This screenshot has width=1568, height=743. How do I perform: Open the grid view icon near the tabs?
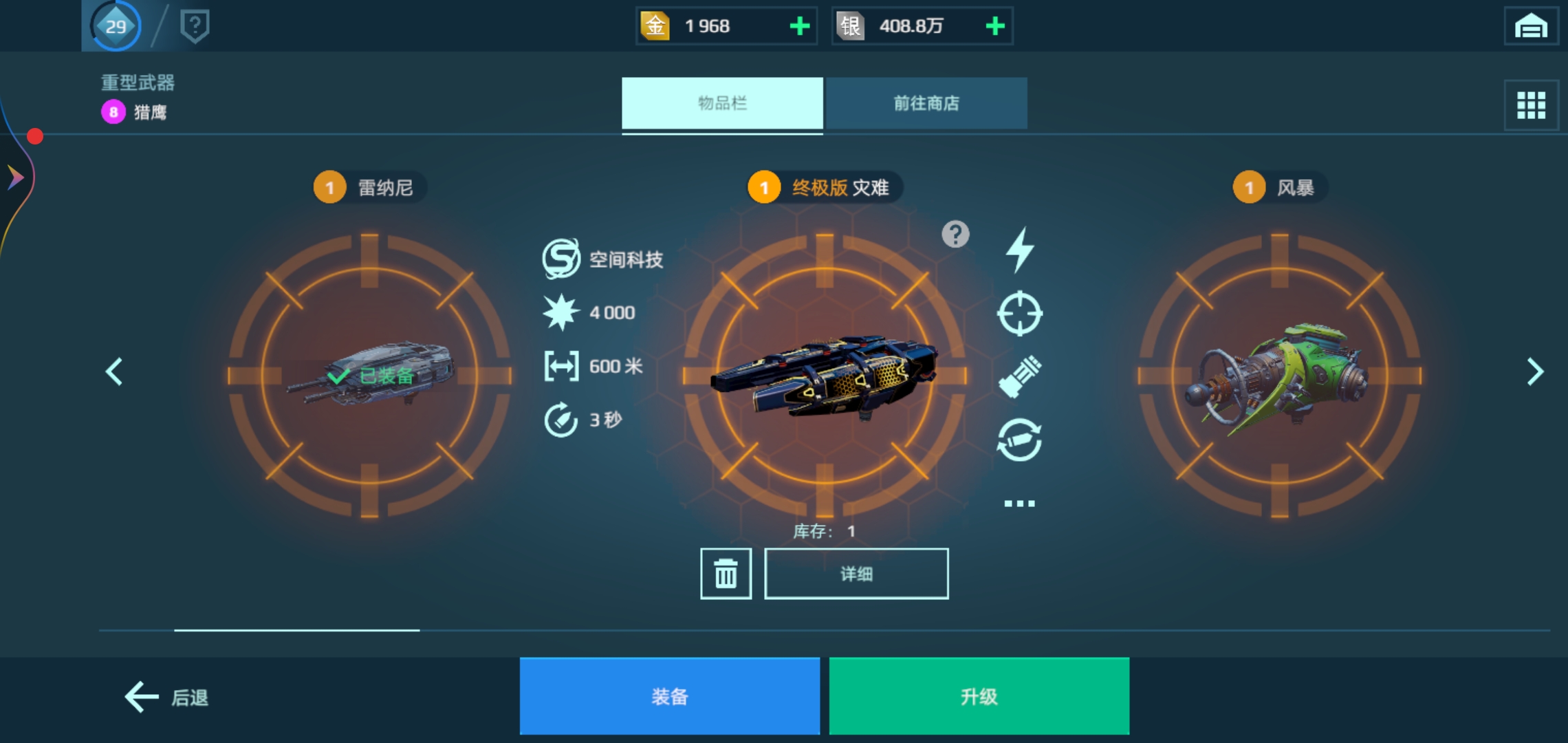(1530, 105)
